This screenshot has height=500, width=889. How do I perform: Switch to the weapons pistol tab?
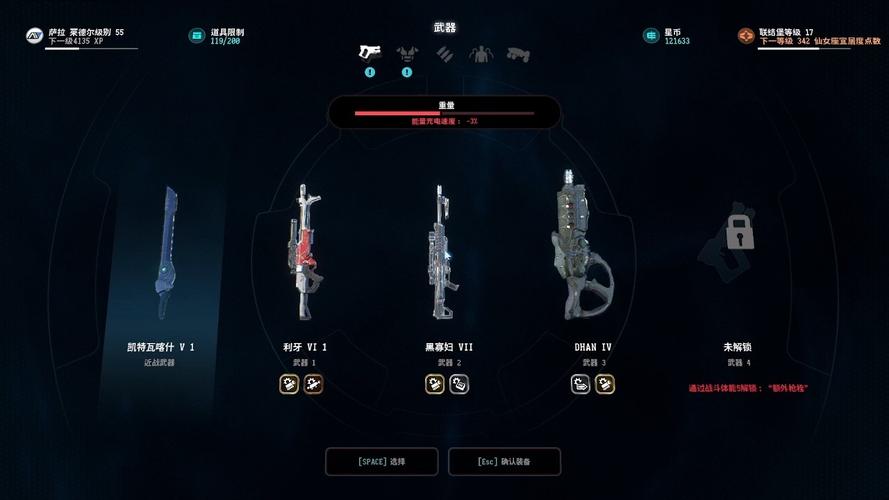[370, 53]
